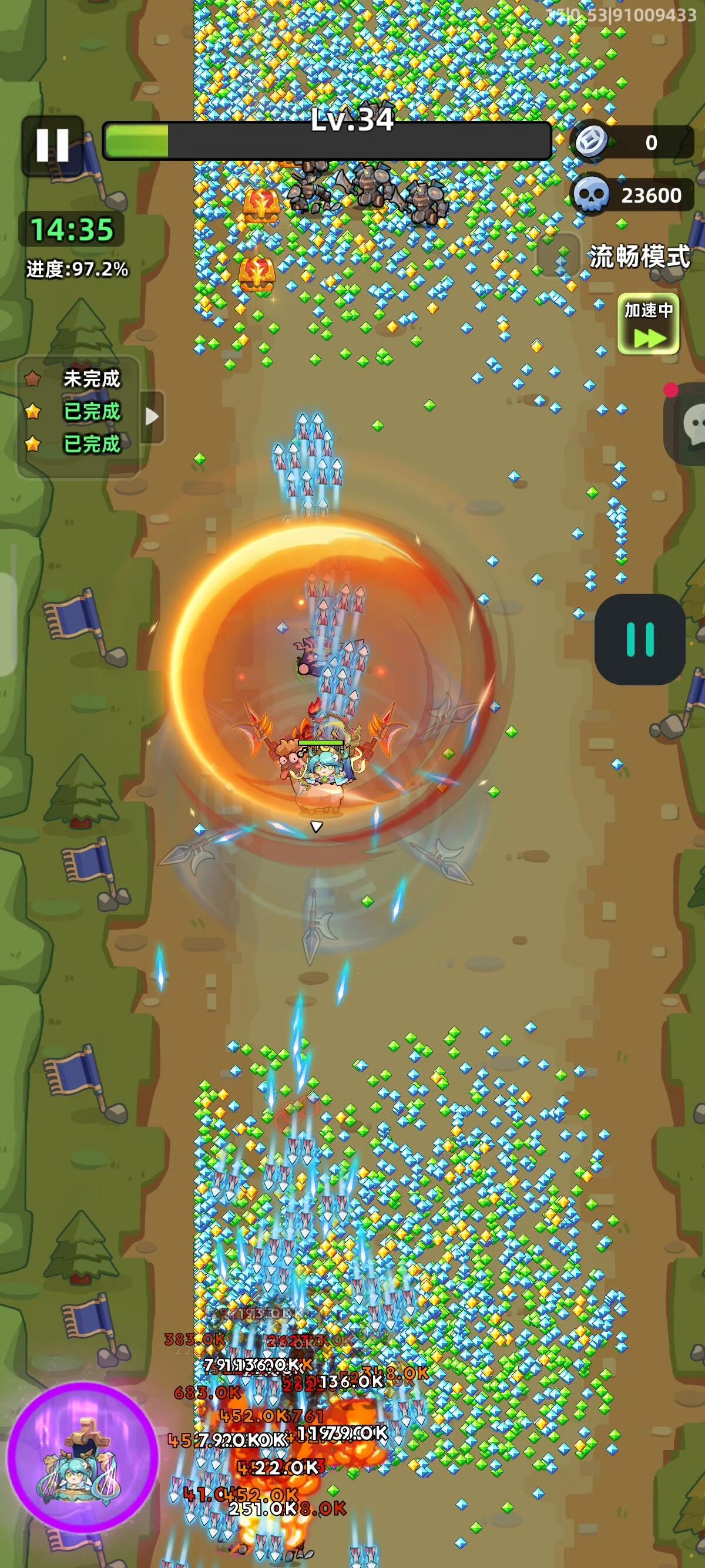Expand the star objectives panel arrow
Viewport: 705px width, 1568px height.
[x=153, y=416]
